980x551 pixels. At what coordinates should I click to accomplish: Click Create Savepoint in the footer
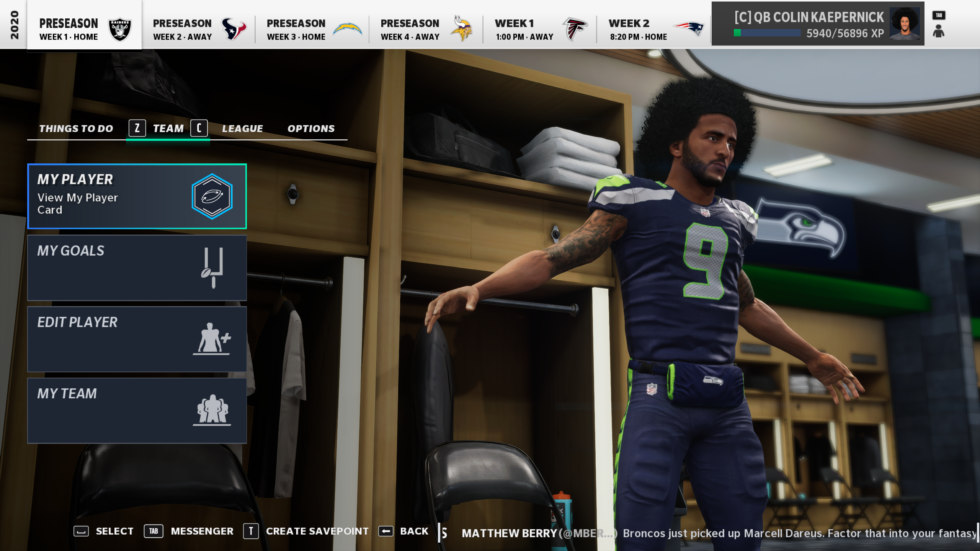306,532
